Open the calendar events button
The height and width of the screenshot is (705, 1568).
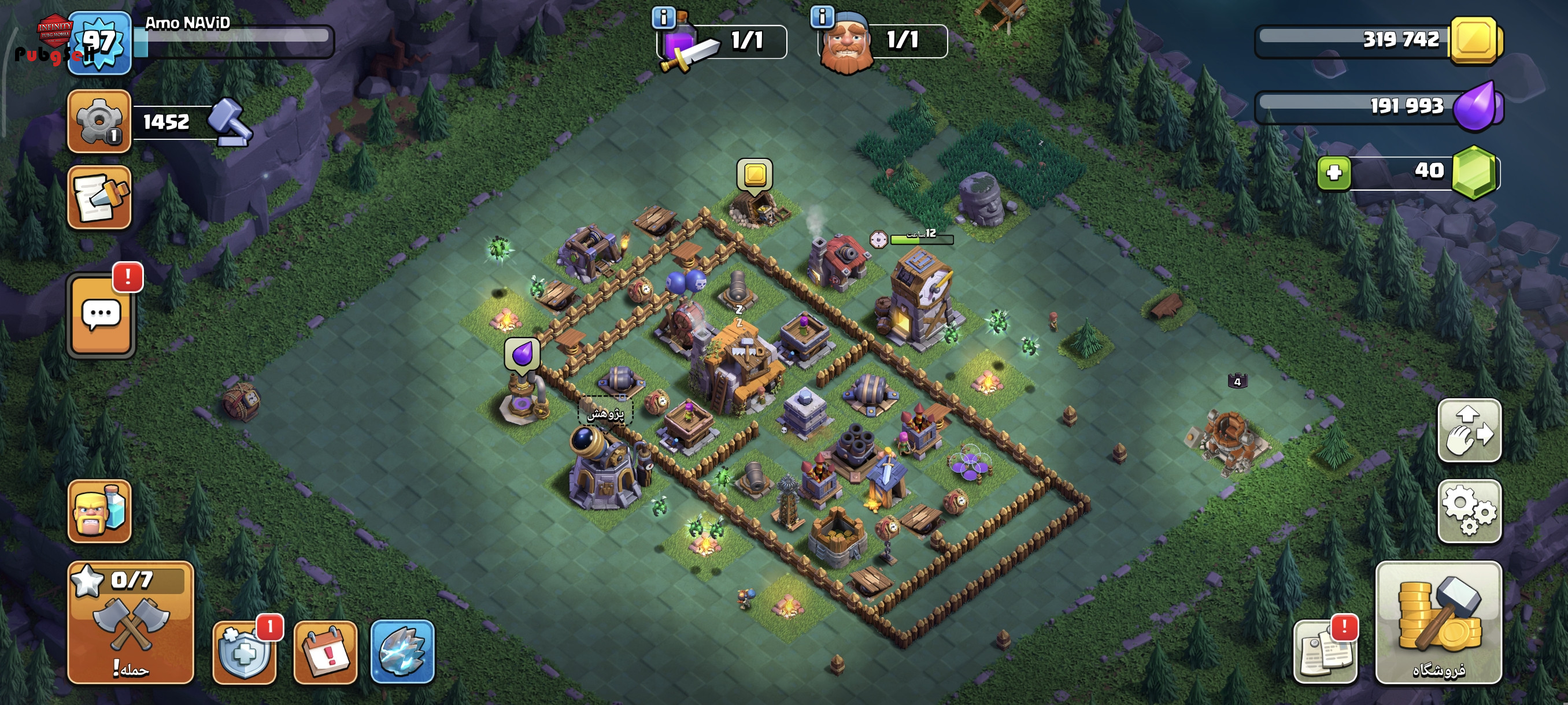tap(325, 652)
